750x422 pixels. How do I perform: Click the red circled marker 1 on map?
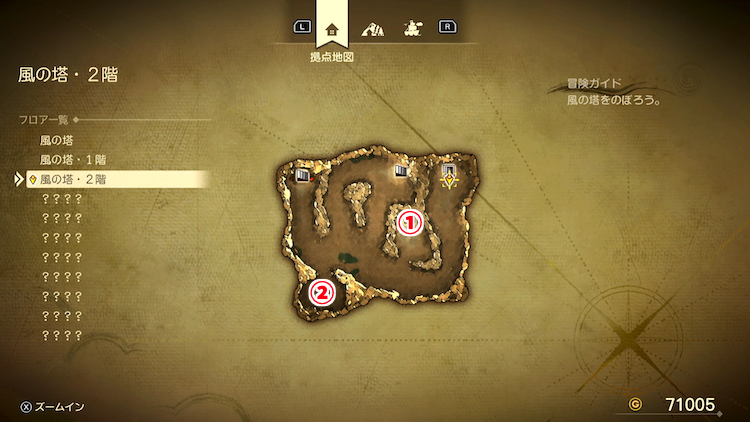tap(411, 223)
